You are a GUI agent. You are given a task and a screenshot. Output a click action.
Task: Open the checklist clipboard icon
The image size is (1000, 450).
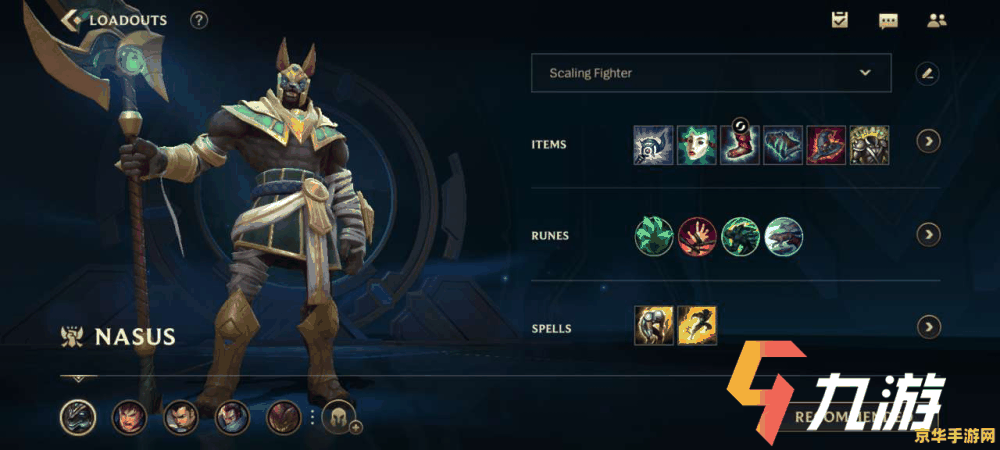tap(840, 20)
